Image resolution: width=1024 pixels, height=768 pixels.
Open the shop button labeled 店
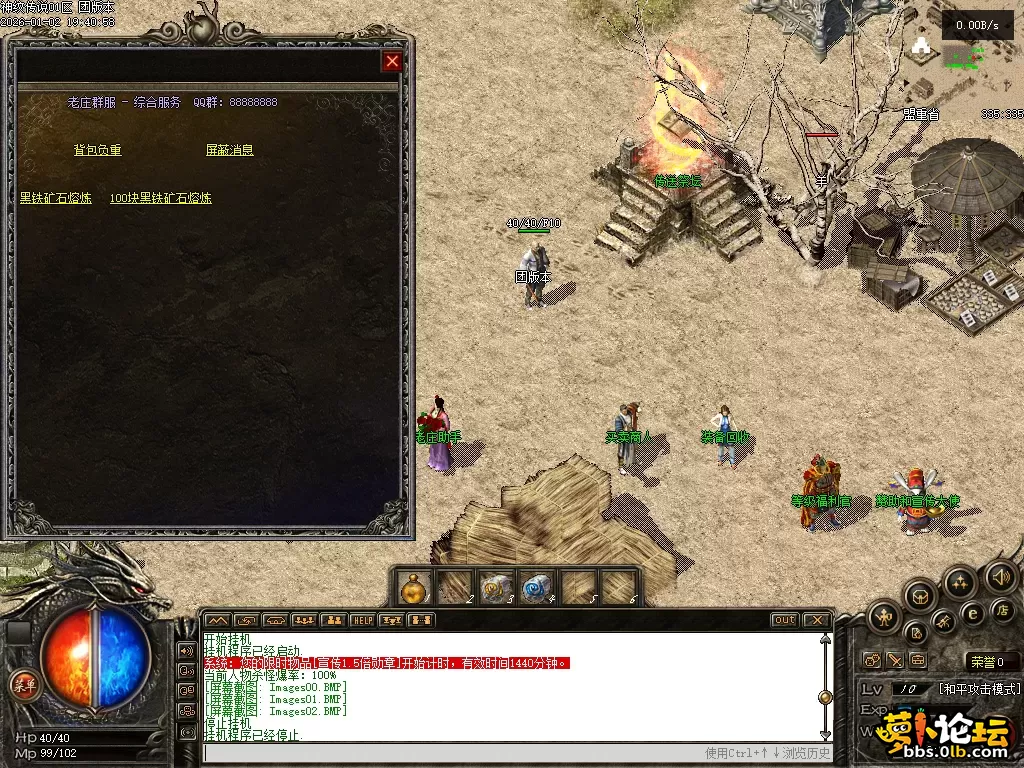[1001, 609]
